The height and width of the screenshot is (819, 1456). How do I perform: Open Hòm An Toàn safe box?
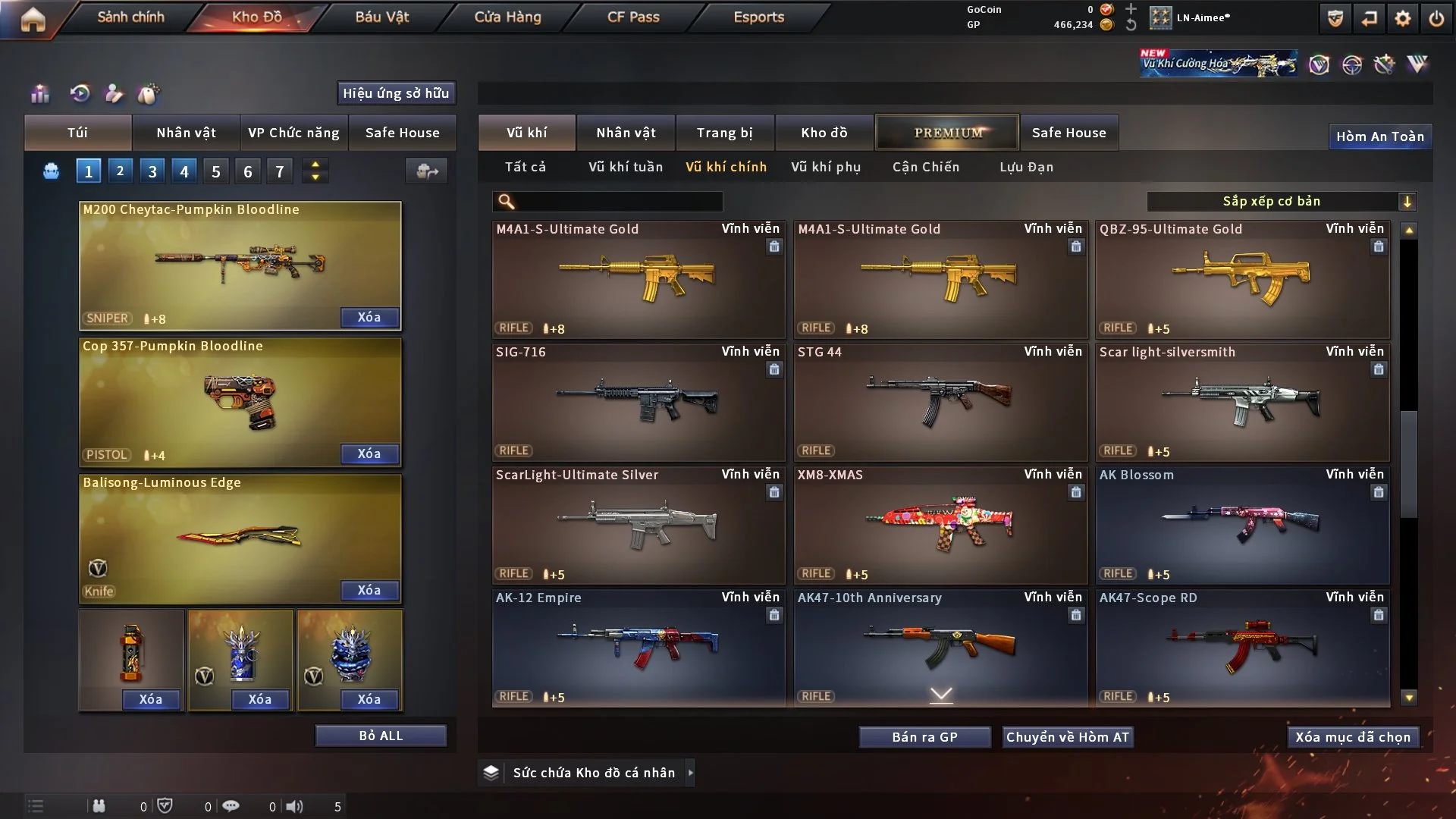coord(1379,136)
